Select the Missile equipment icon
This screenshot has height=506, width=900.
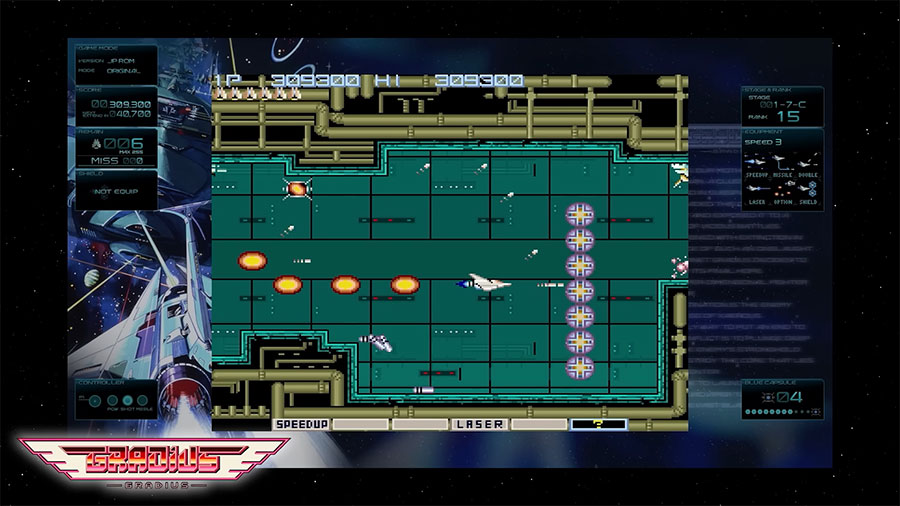783,162
